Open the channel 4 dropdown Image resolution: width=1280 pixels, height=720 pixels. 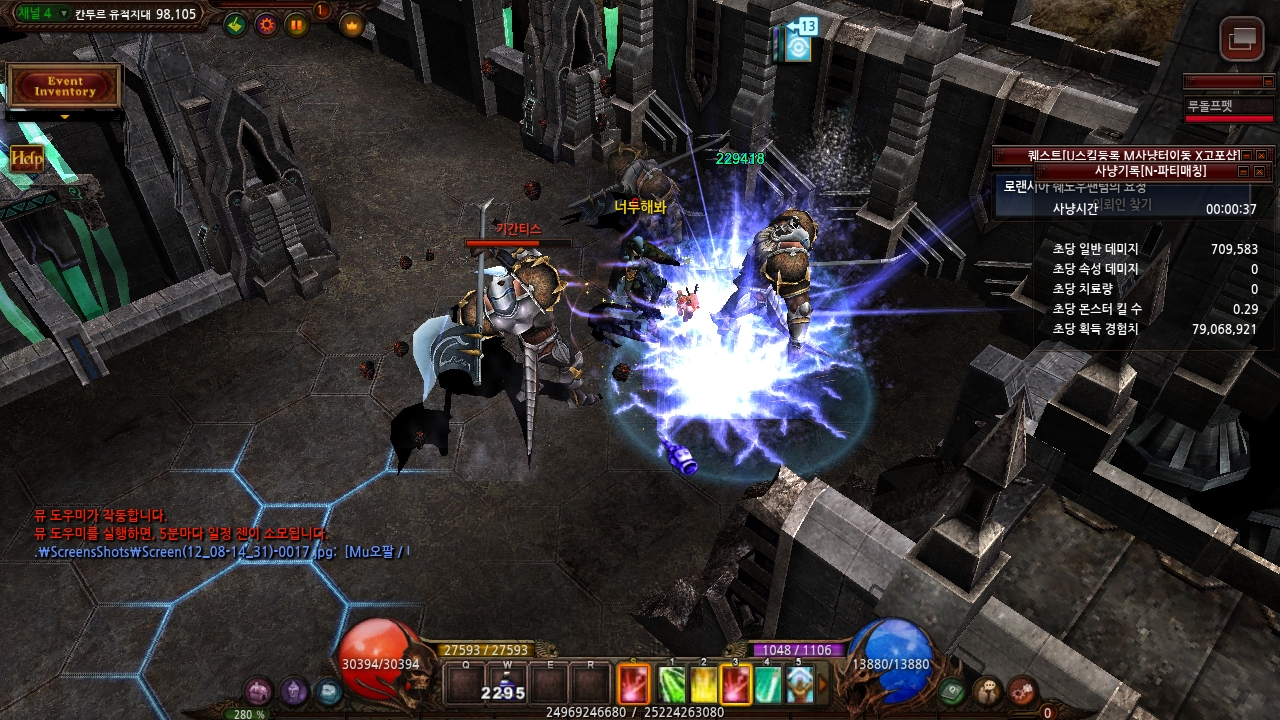tap(64, 14)
